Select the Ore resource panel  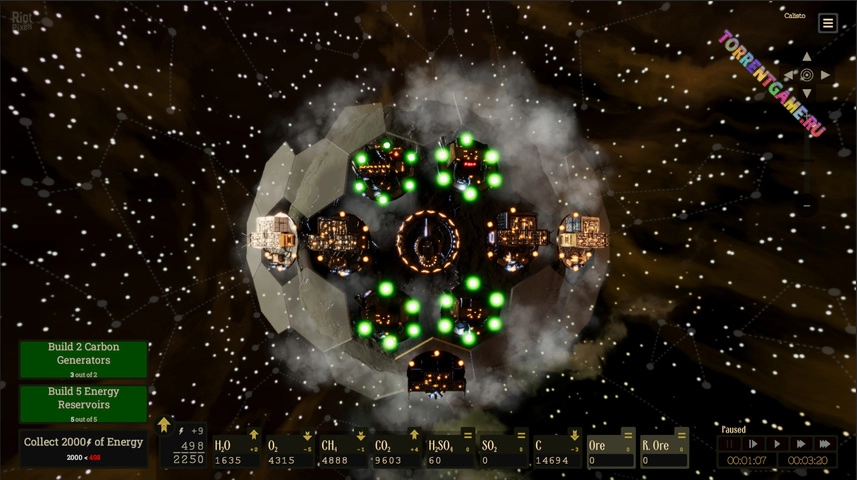[x=611, y=451]
